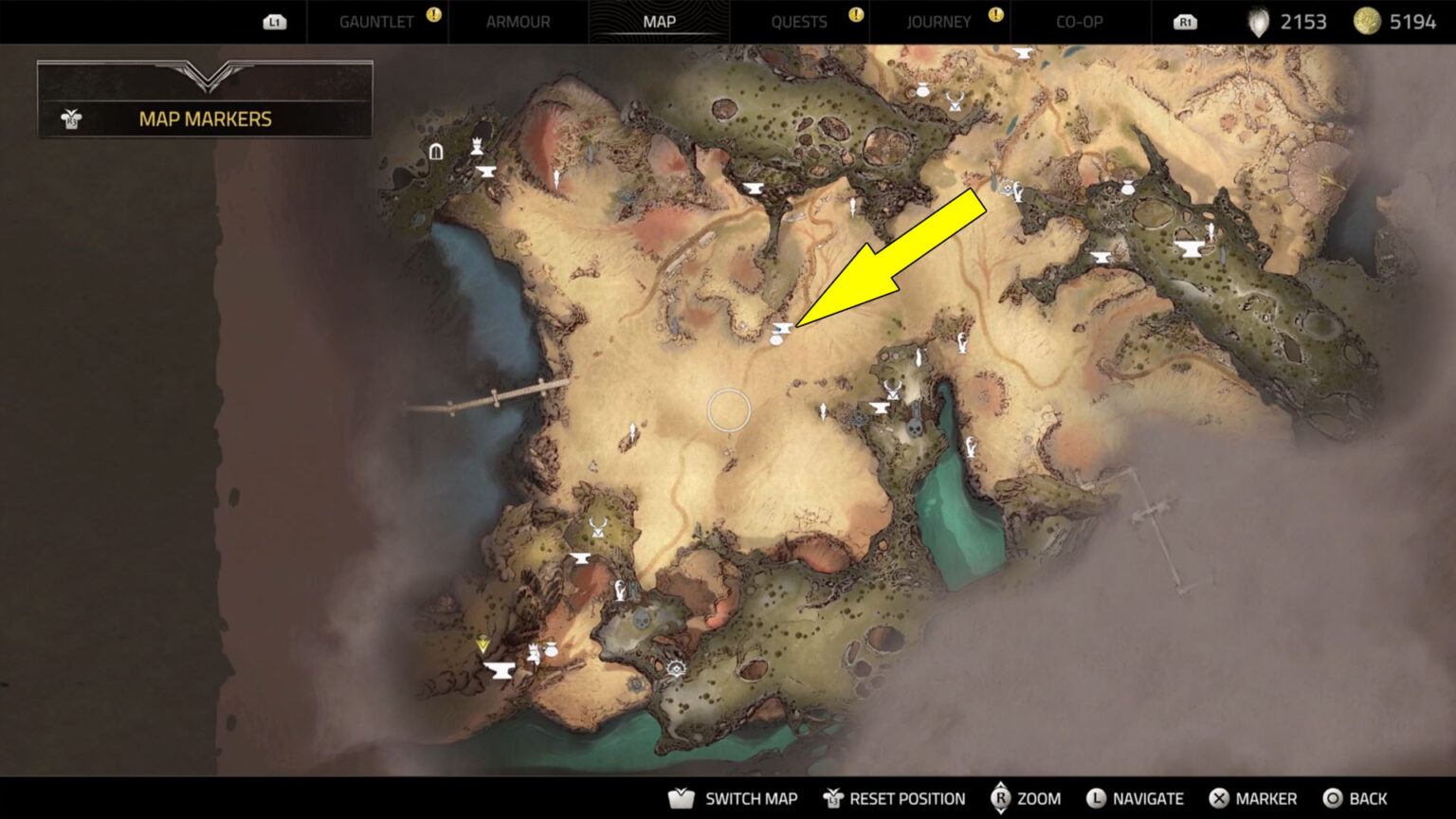
Task: Select the CO-OP tab
Action: point(1079,21)
